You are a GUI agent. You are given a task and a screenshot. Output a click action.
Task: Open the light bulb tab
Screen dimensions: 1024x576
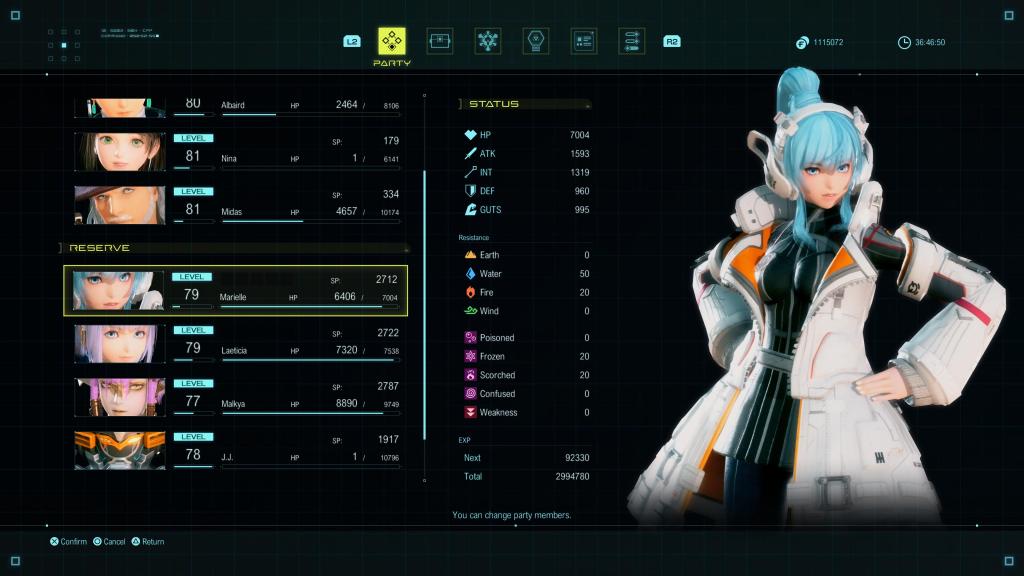[536, 41]
